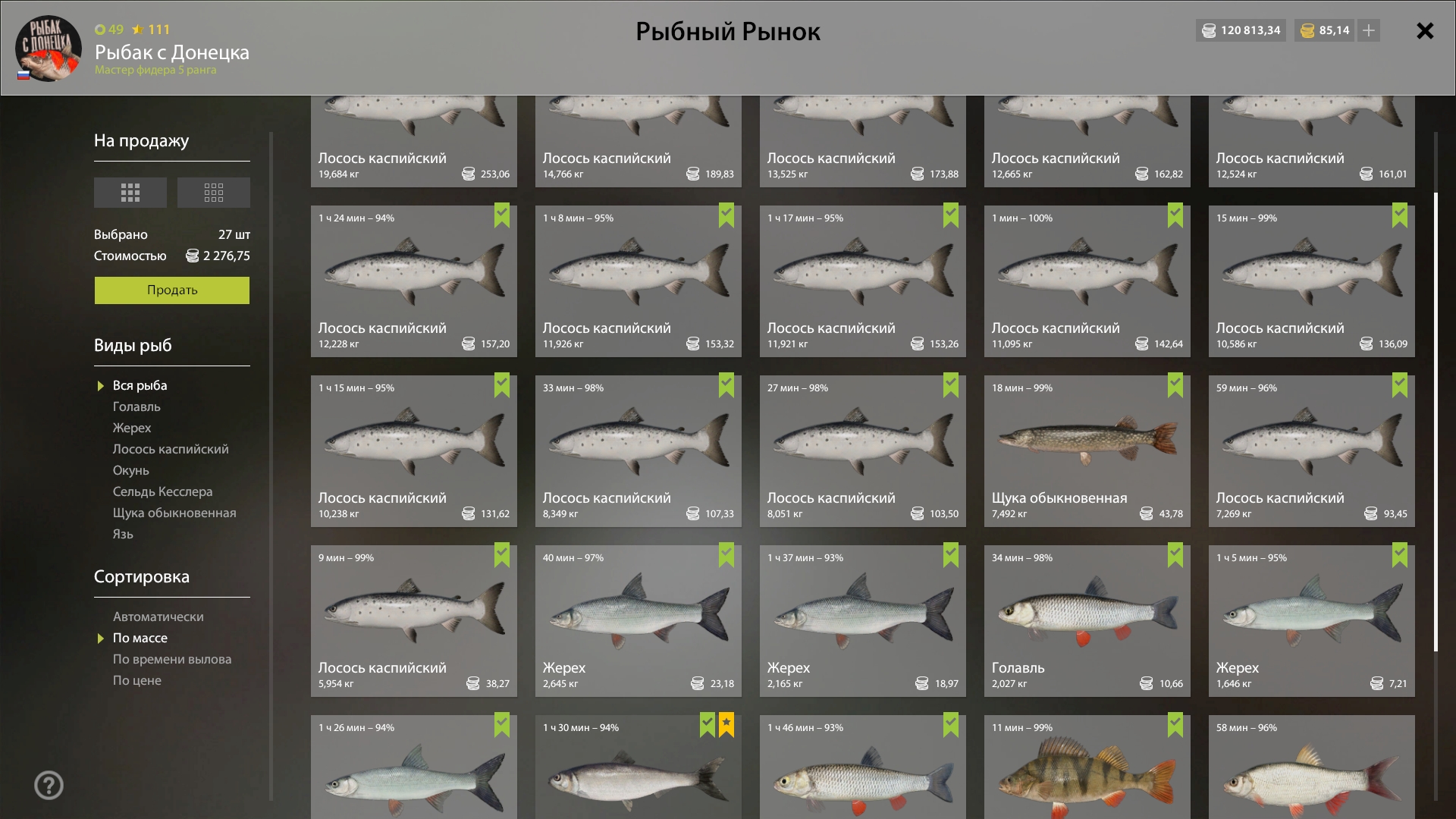1456x819 pixels.
Task: Open the help question mark icon
Action: 49,786
